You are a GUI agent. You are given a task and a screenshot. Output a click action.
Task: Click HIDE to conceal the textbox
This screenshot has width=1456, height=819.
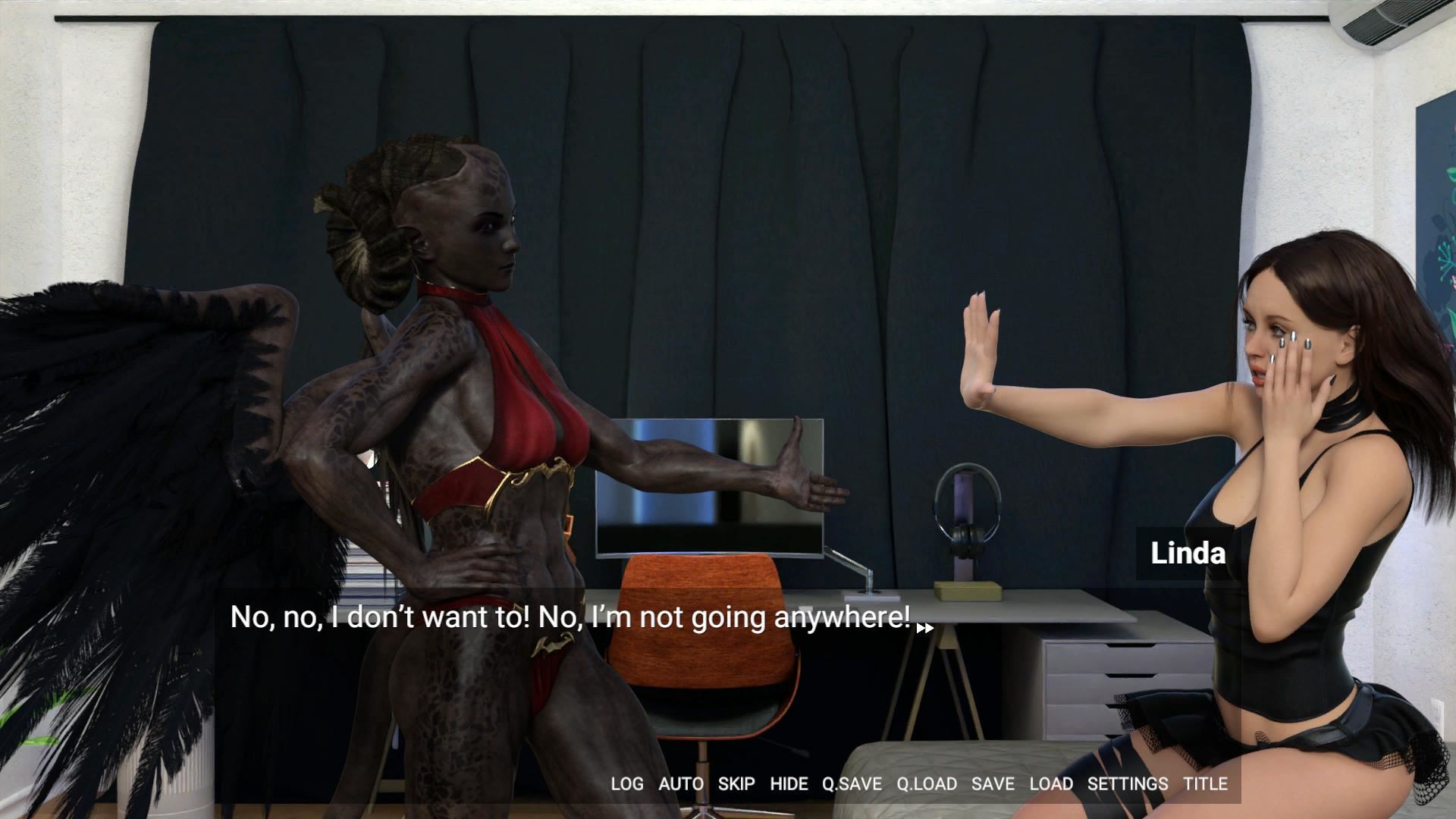click(789, 784)
